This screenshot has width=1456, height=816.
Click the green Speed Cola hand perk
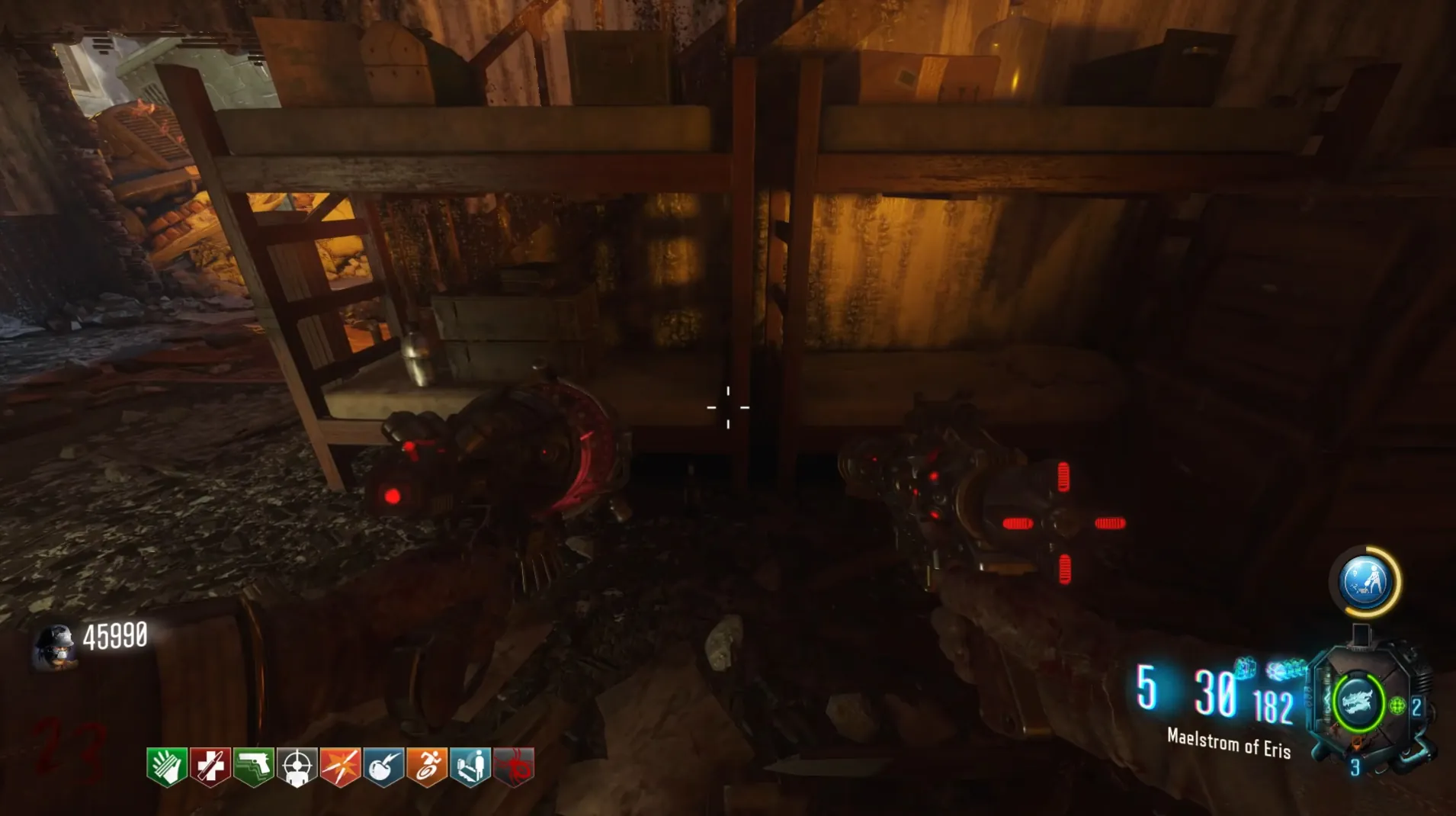pos(167,766)
